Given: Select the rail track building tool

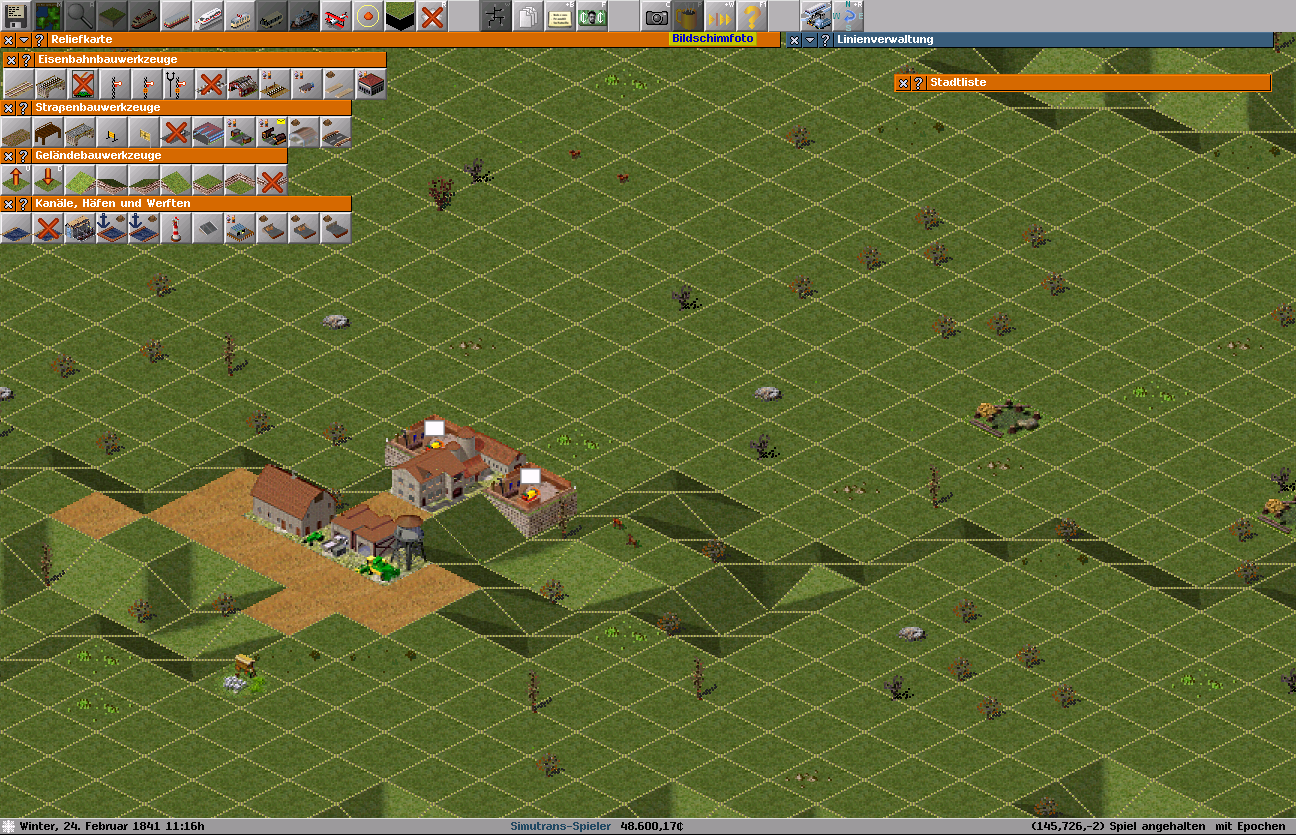Looking at the screenshot, I should point(17,83).
